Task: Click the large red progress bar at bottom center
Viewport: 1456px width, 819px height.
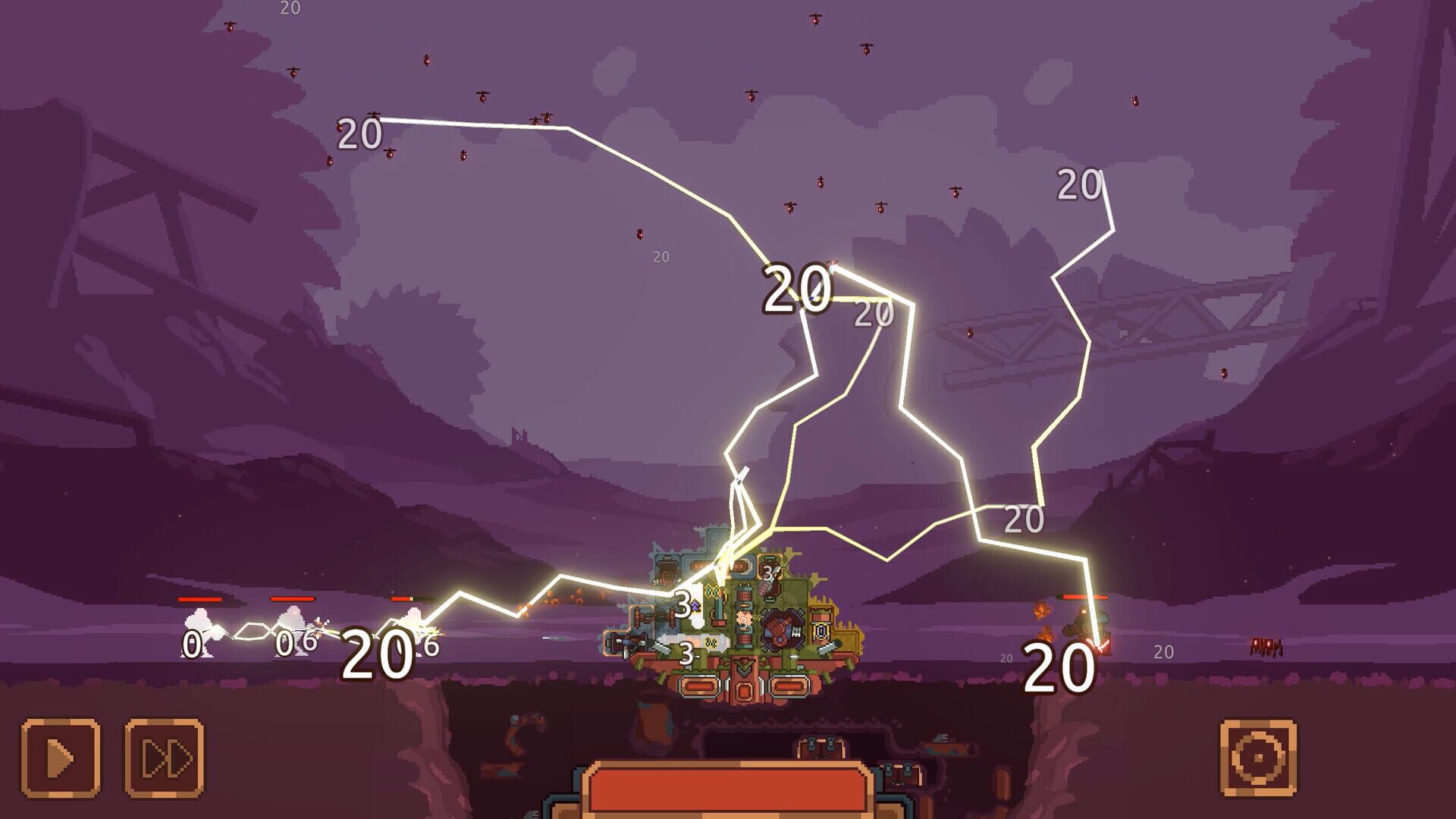Action: click(728, 789)
